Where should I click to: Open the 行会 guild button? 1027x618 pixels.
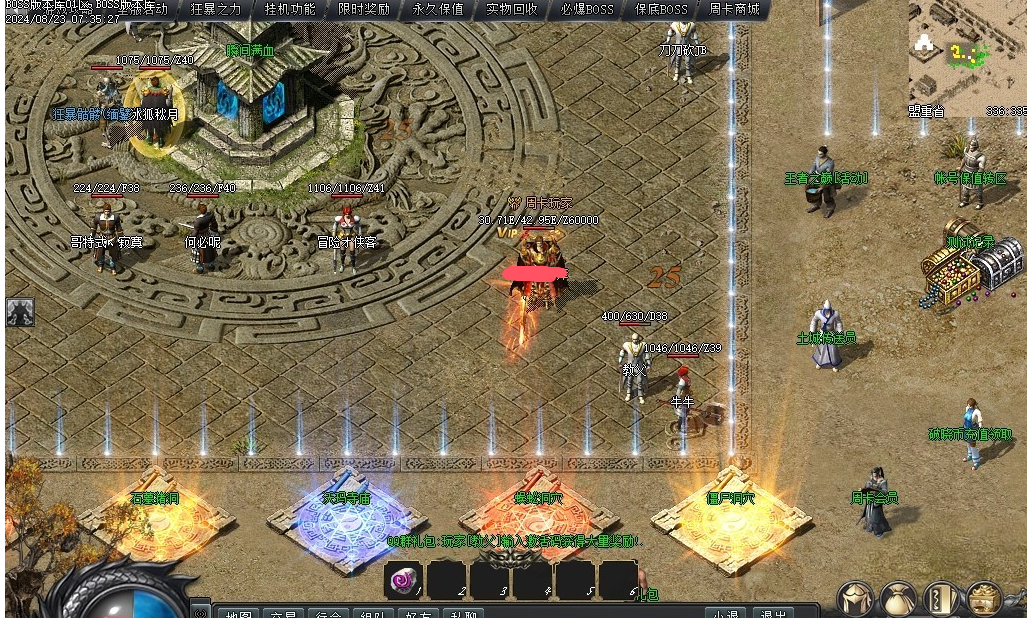click(x=330, y=613)
